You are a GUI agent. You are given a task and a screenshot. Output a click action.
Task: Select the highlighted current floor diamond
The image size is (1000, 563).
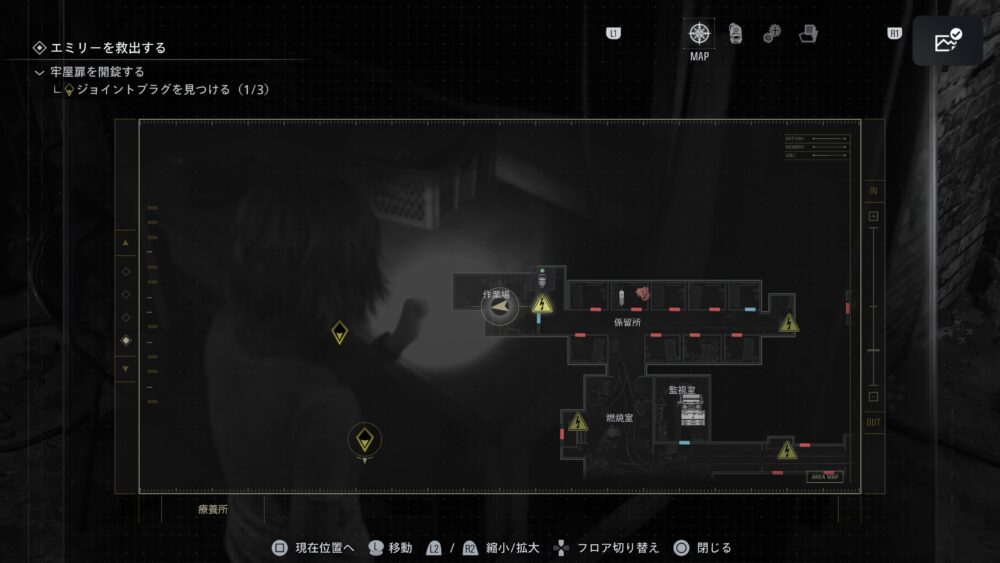coord(126,341)
